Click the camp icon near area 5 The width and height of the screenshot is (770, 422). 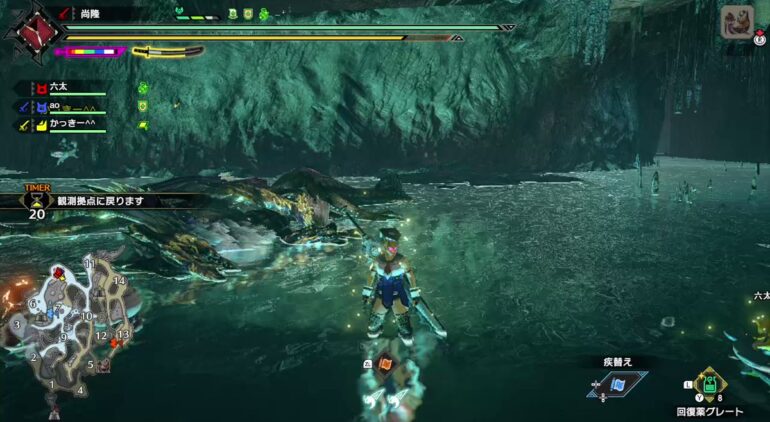click(x=103, y=366)
